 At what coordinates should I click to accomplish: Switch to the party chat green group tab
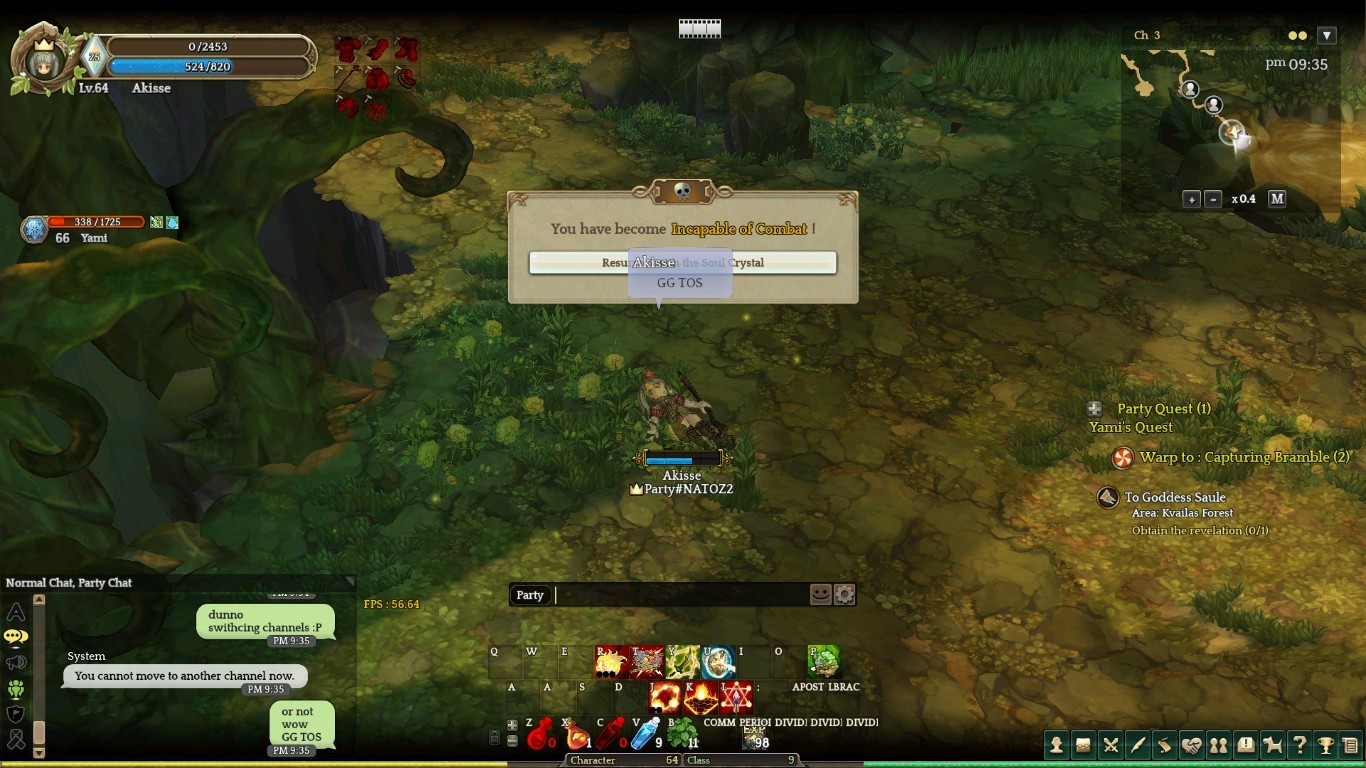[16, 689]
